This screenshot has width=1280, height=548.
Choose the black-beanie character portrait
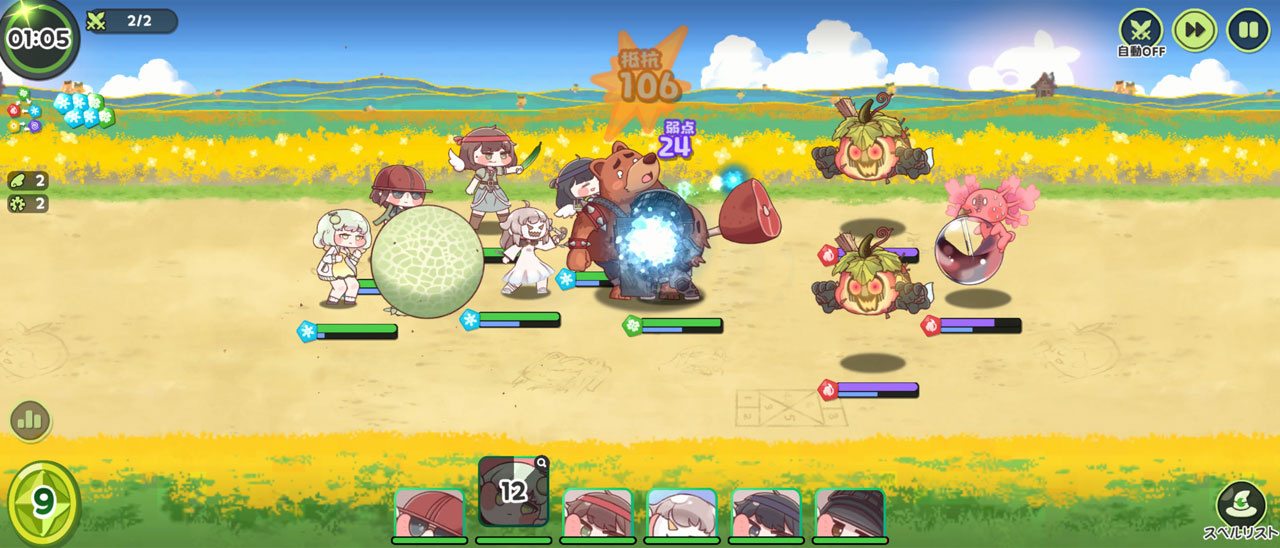click(x=850, y=514)
